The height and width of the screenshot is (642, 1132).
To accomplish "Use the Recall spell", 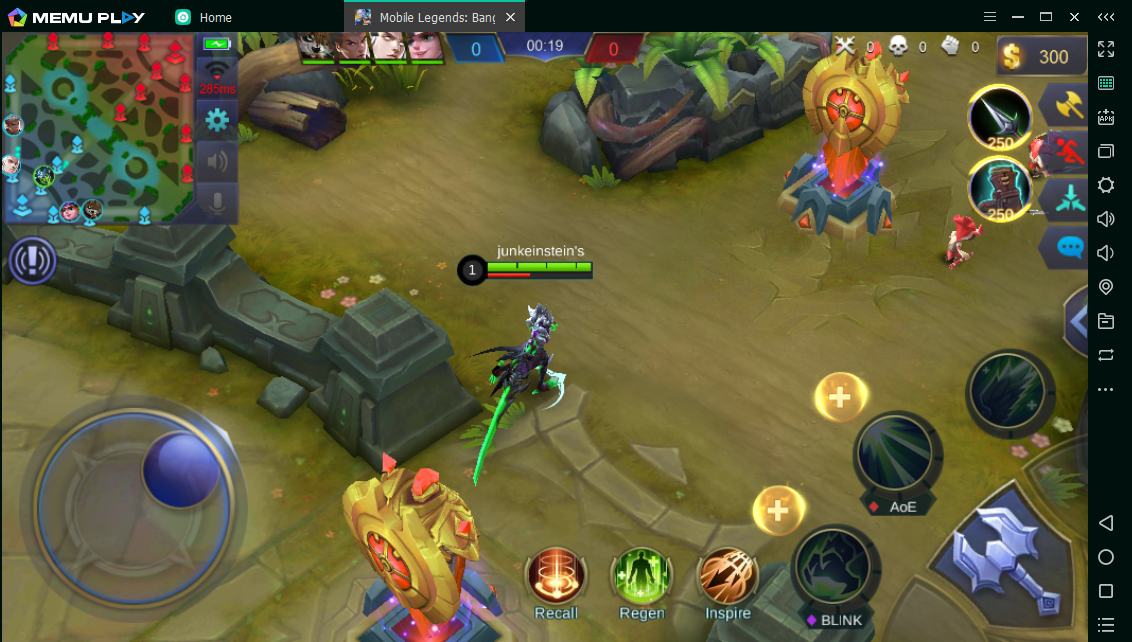I will (556, 577).
